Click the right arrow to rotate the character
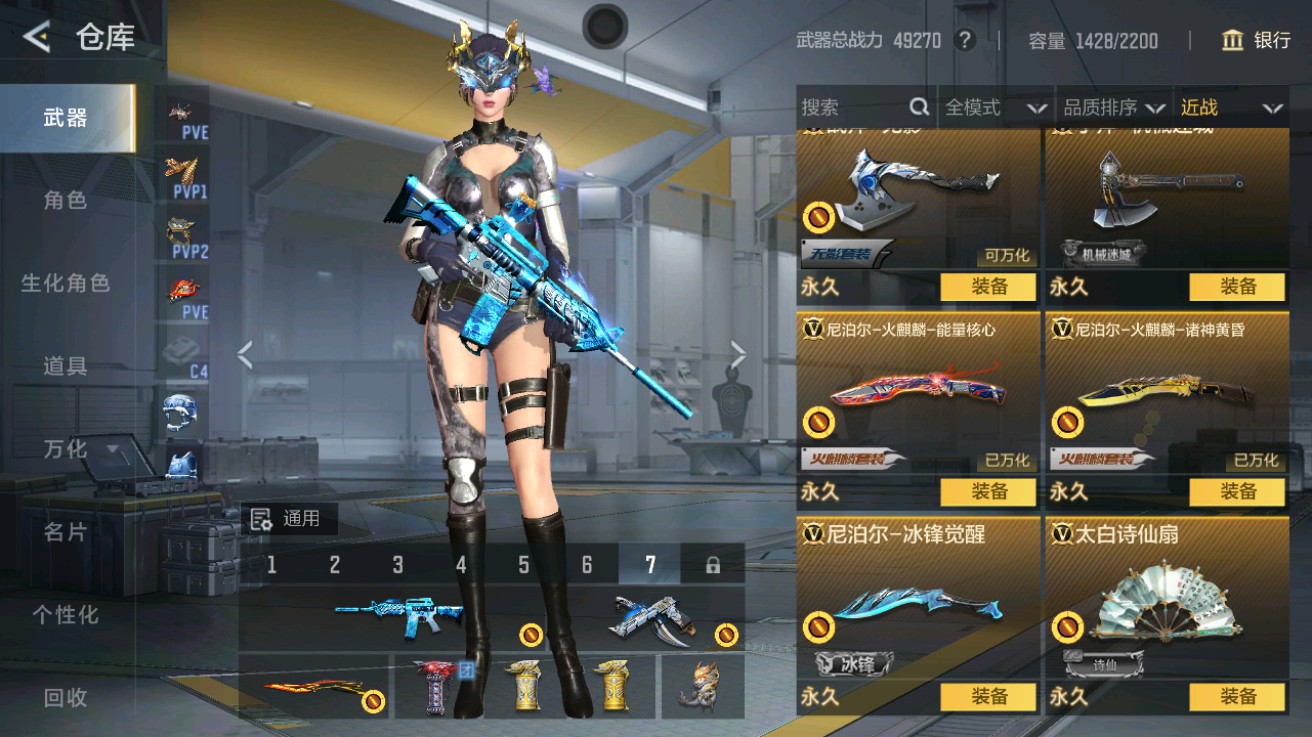This screenshot has height=737, width=1312. [x=739, y=352]
